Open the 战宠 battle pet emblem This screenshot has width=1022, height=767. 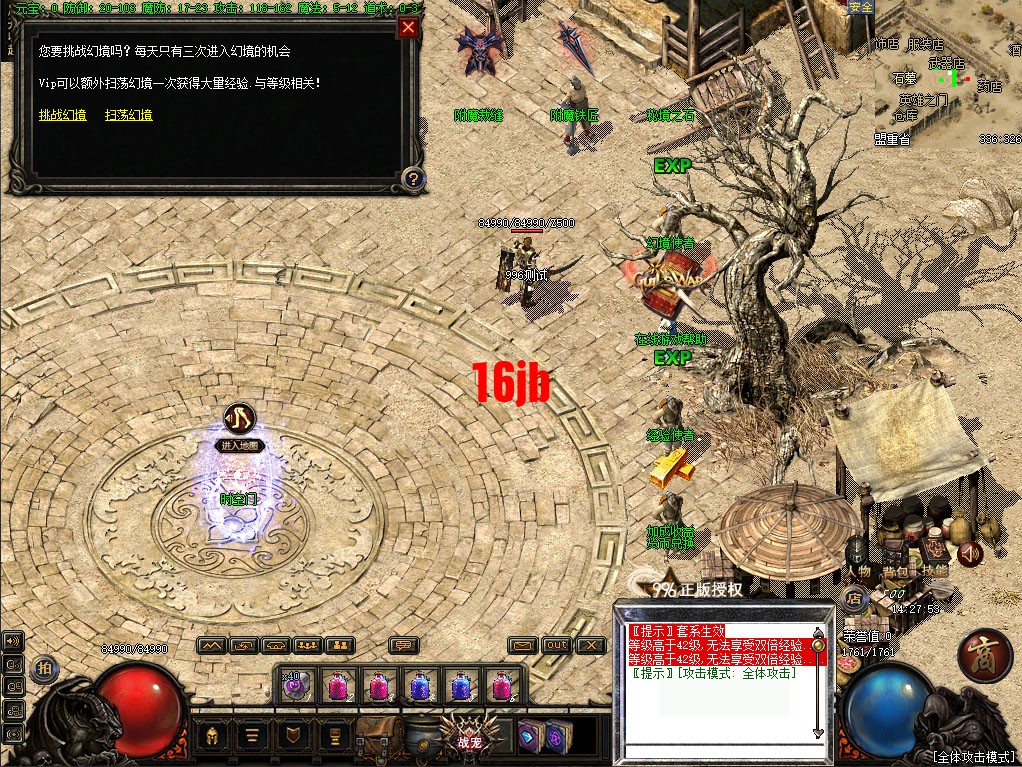coord(469,734)
